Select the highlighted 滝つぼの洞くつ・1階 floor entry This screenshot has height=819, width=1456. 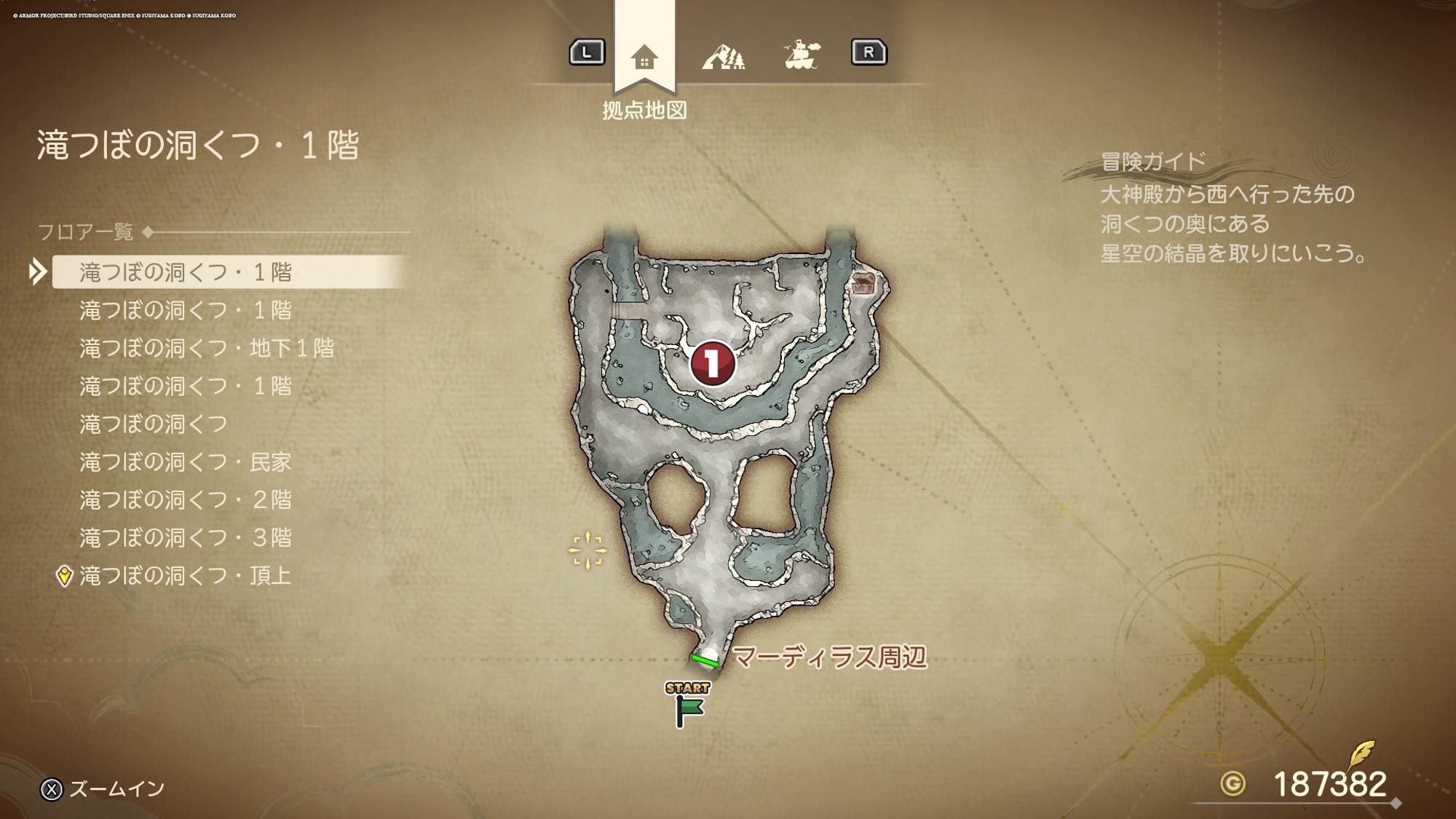click(186, 272)
